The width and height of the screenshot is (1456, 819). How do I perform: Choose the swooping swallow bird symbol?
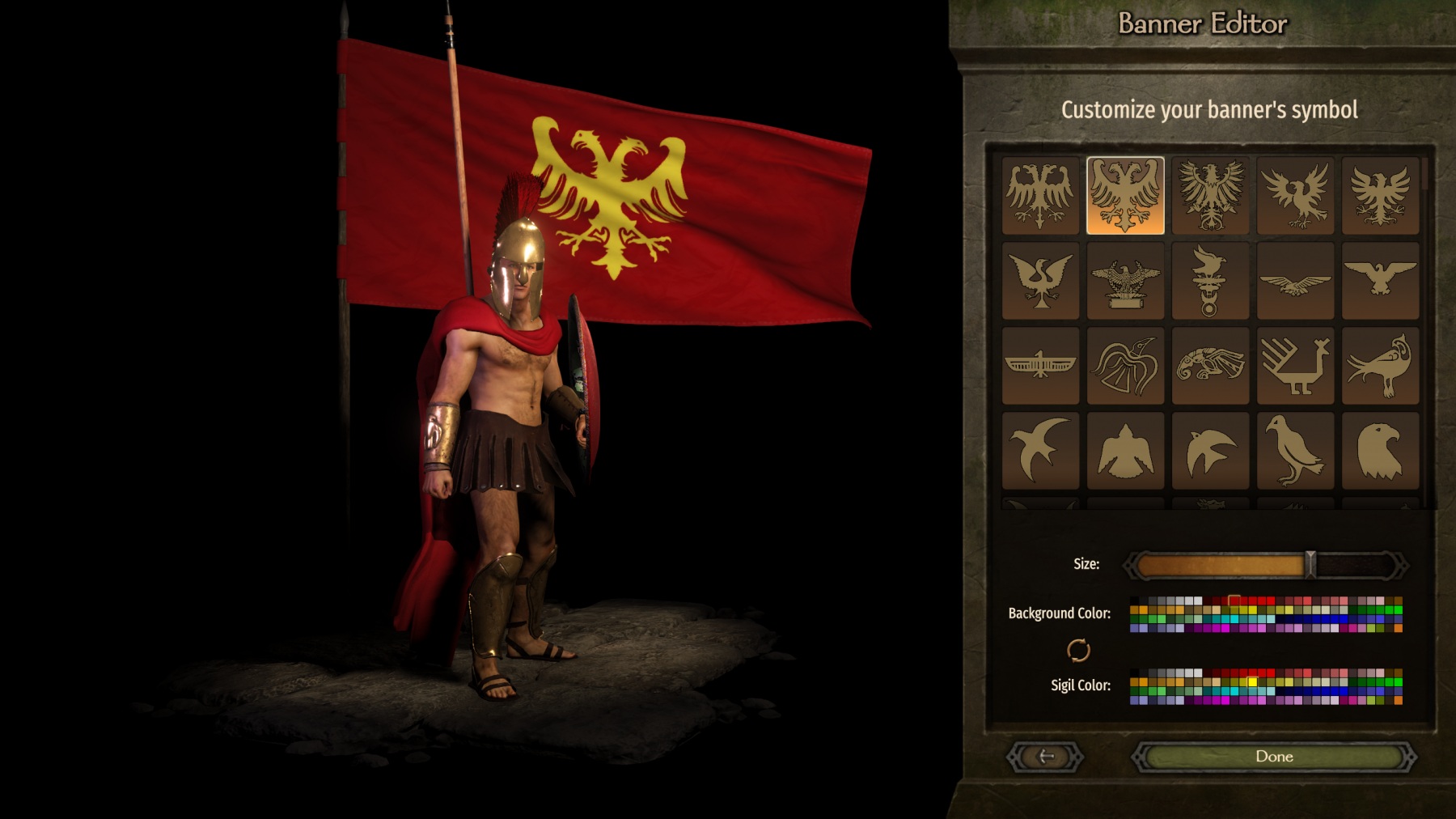pos(1040,450)
